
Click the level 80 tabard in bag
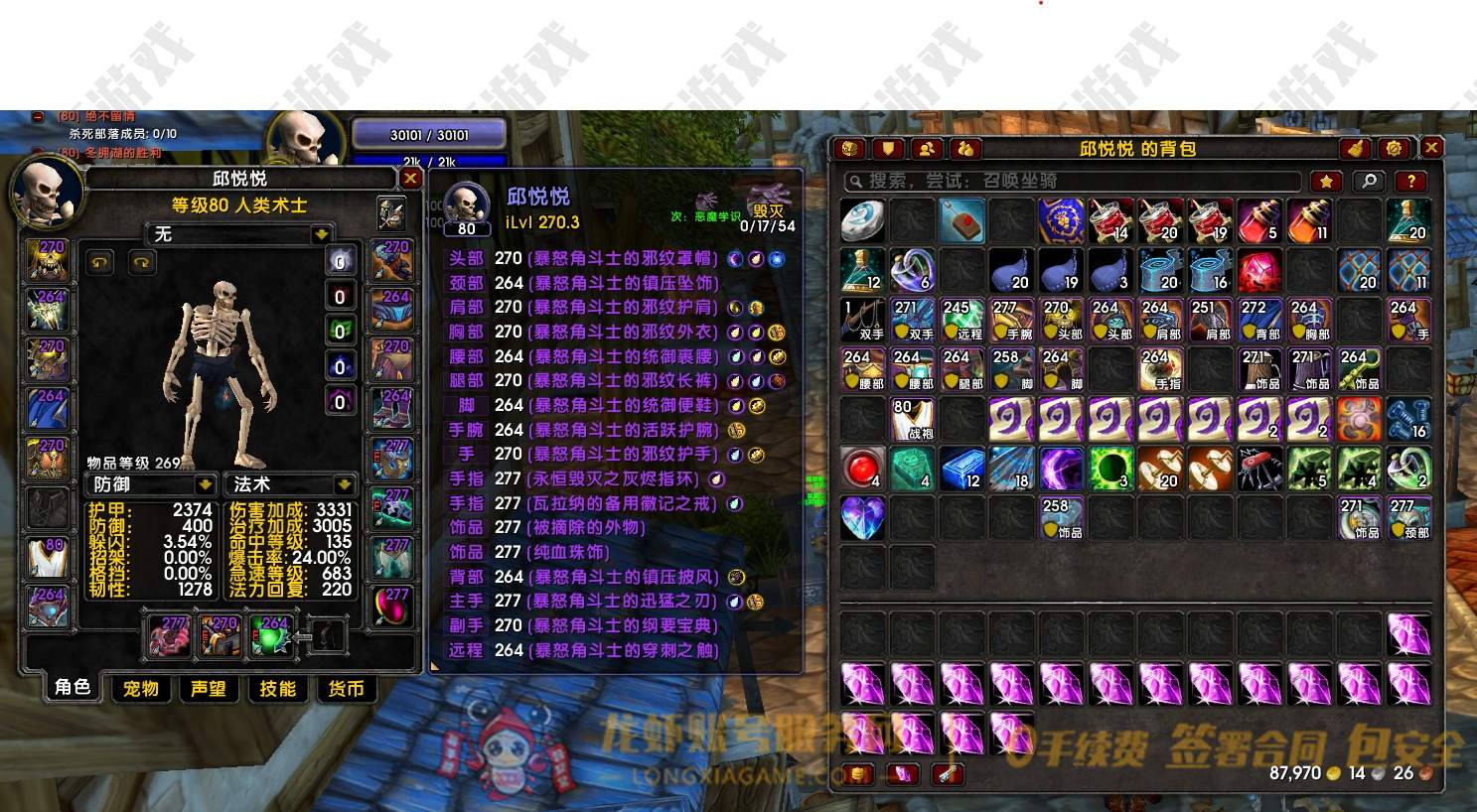coord(912,419)
